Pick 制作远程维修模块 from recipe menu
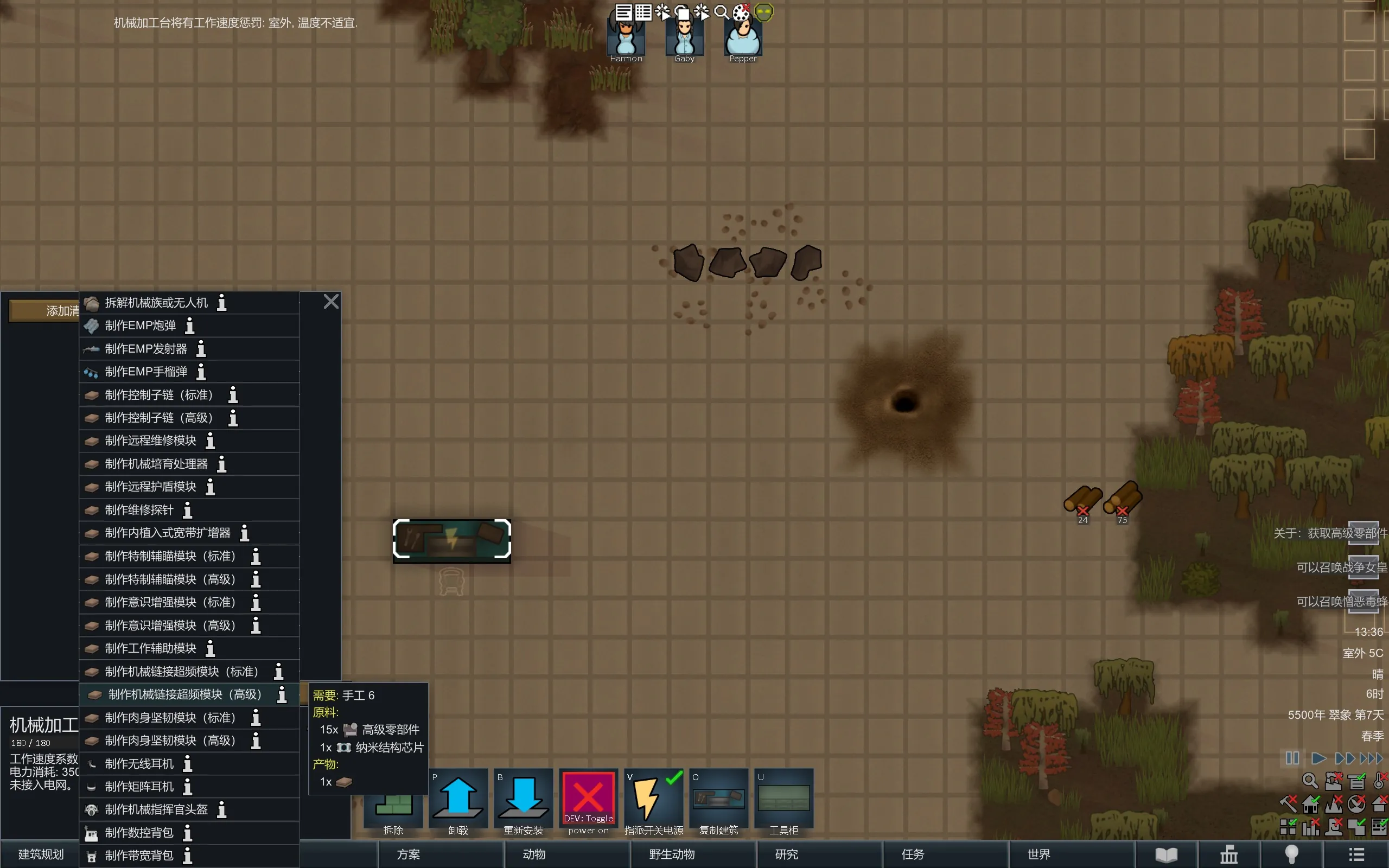This screenshot has height=868, width=1389. pyautogui.click(x=150, y=441)
